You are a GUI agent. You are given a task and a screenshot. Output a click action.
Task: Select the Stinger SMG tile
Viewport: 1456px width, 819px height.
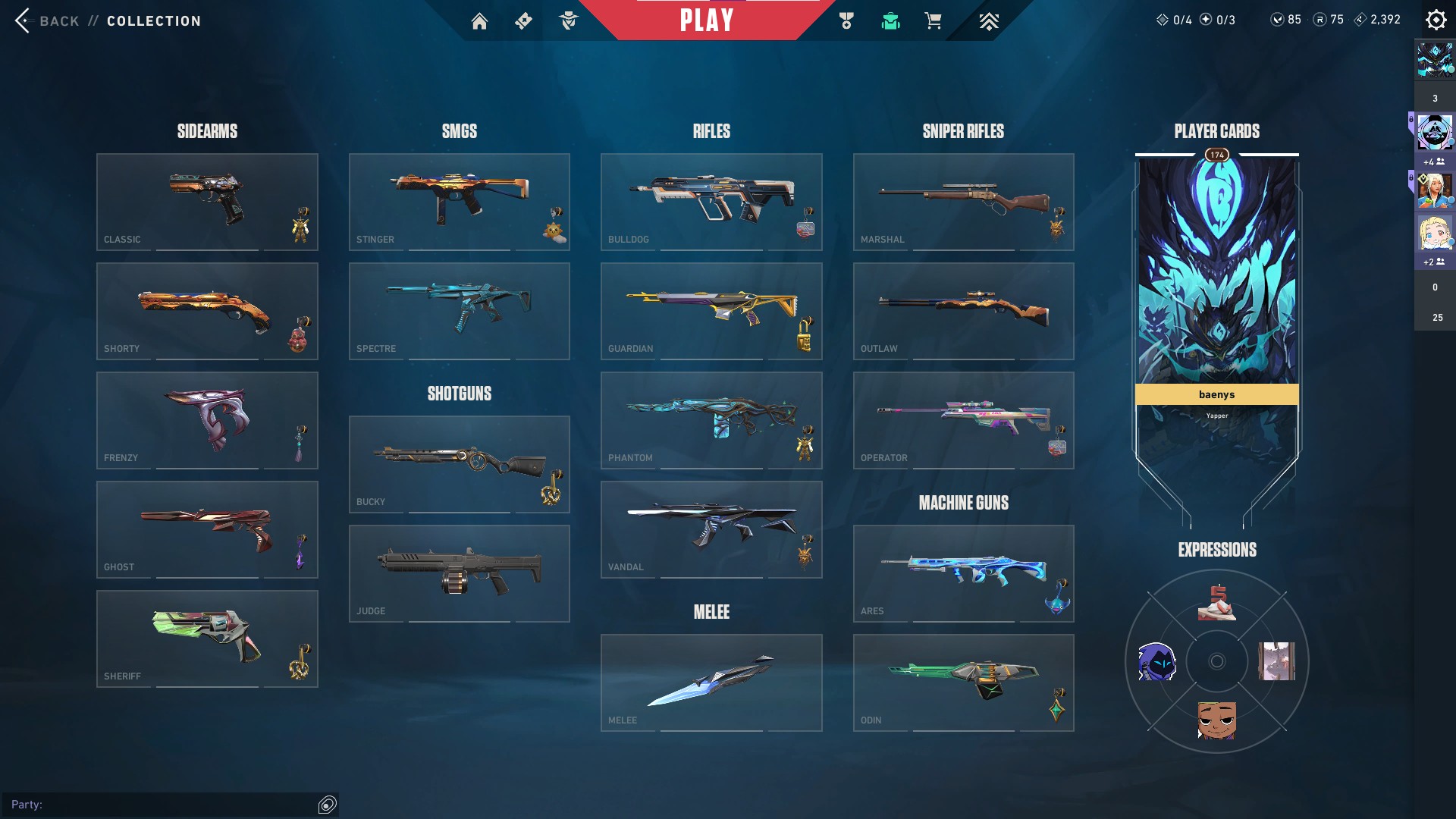click(459, 202)
